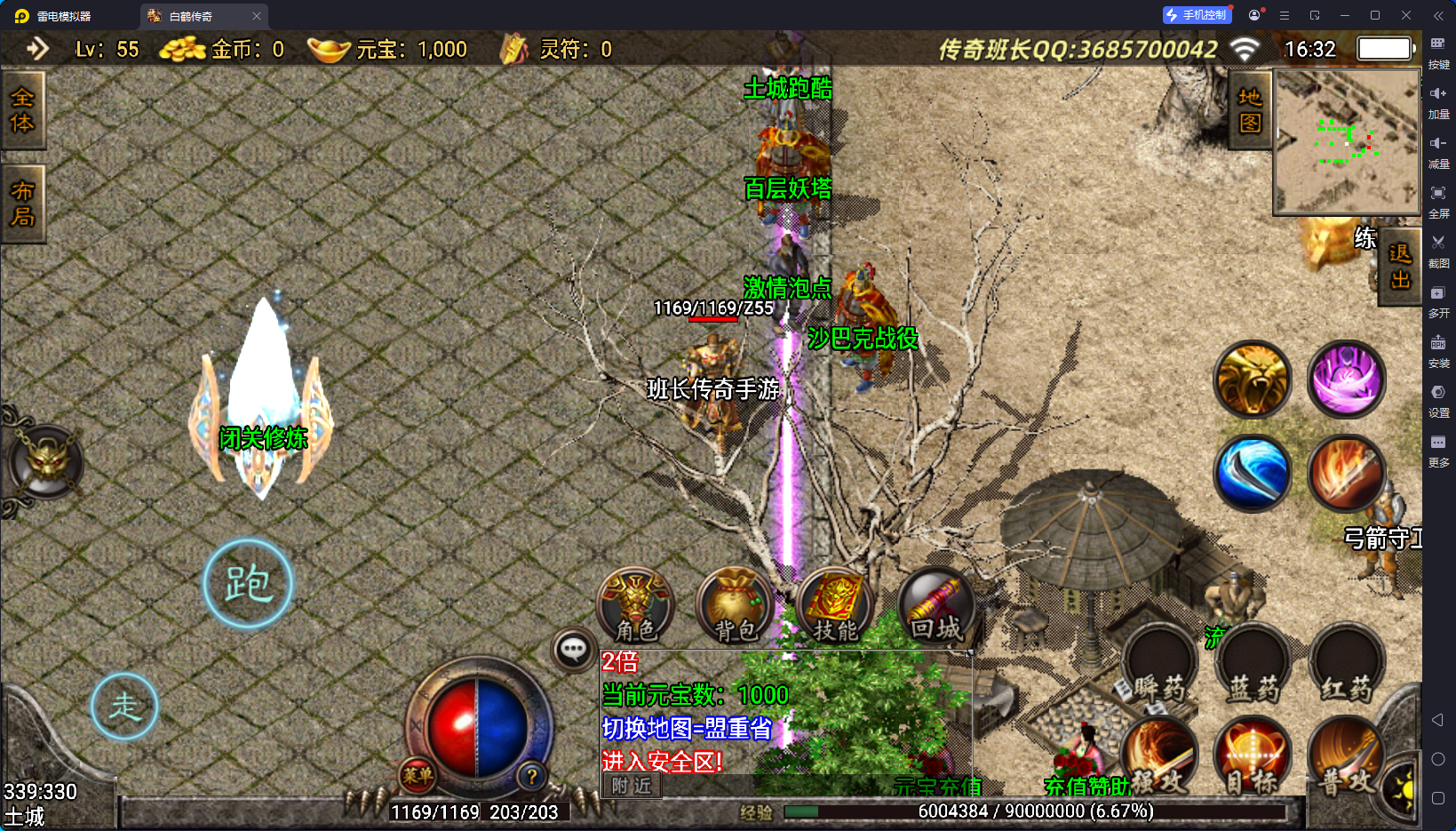Viewport: 1456px width, 831px height.
Task: Toggle the 走 walk movement button
Action: [124, 707]
